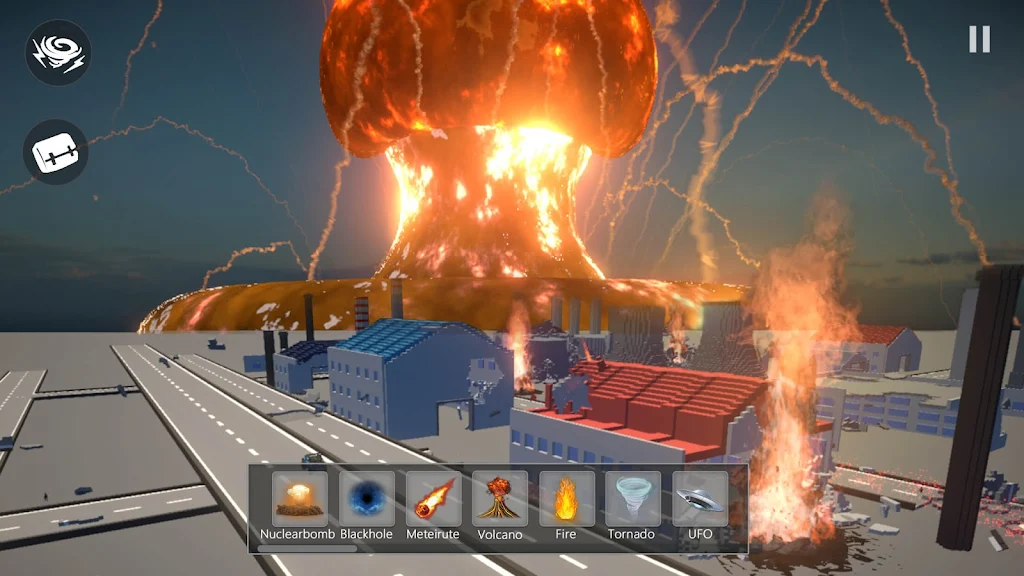Select the Nuclearbomb disaster
Image resolution: width=1024 pixels, height=576 pixels.
(299, 499)
